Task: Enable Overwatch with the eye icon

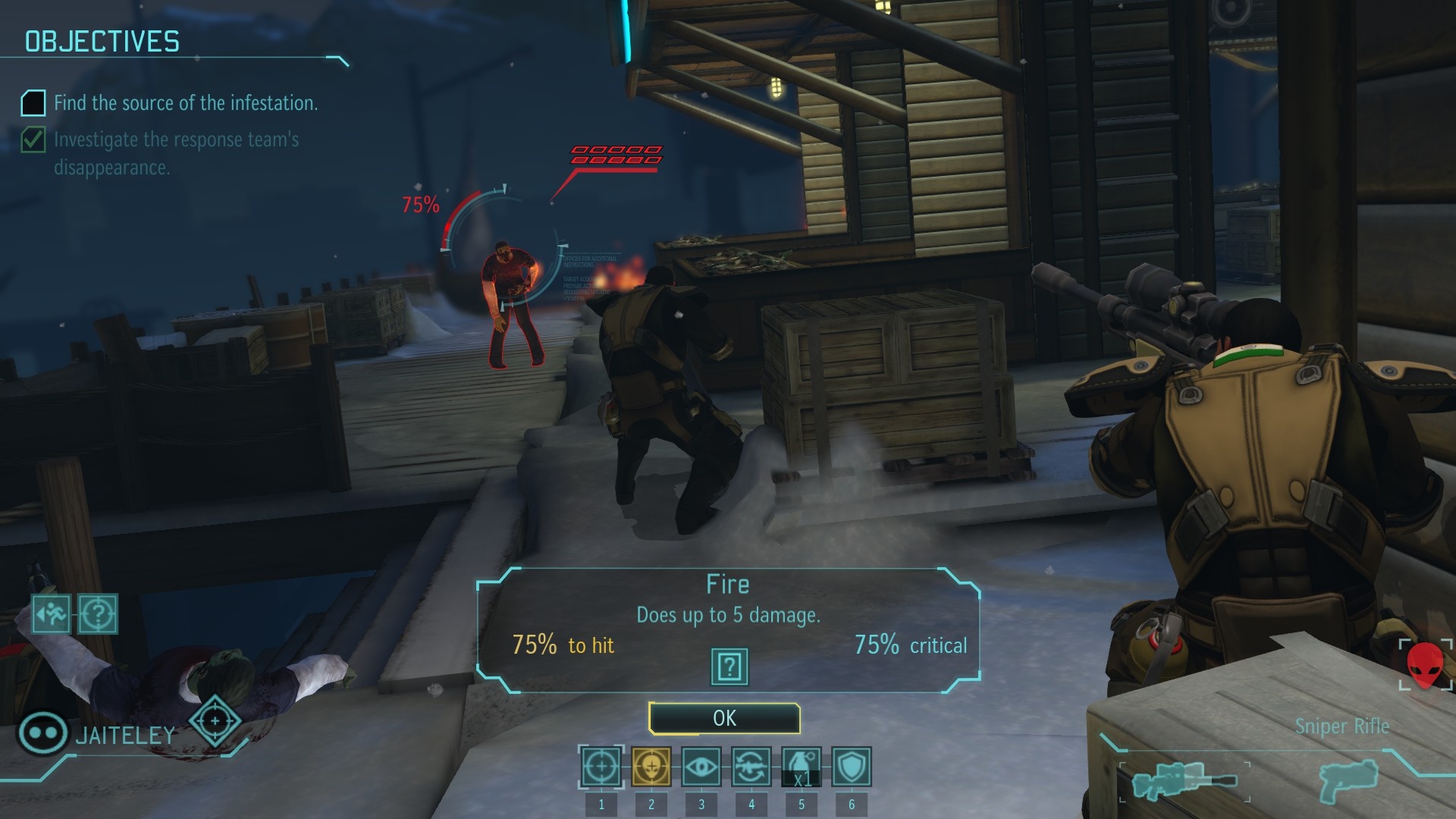Action: (x=701, y=767)
